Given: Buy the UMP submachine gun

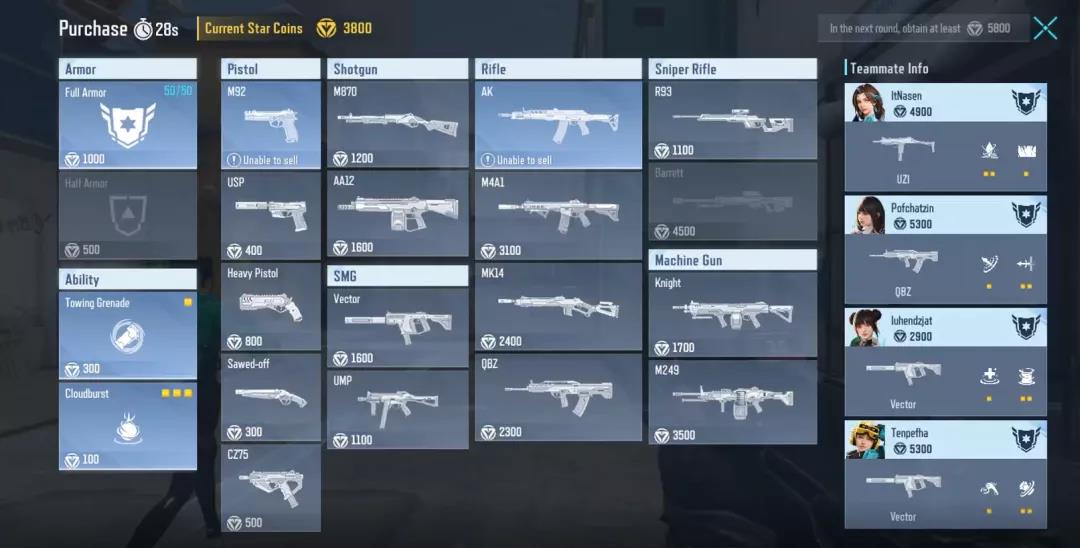Looking at the screenshot, I should tap(398, 409).
